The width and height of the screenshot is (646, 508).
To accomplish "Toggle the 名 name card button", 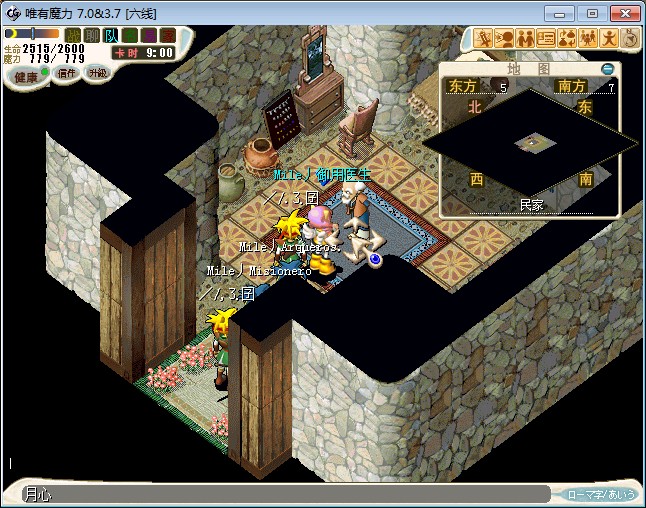I will click(x=129, y=35).
